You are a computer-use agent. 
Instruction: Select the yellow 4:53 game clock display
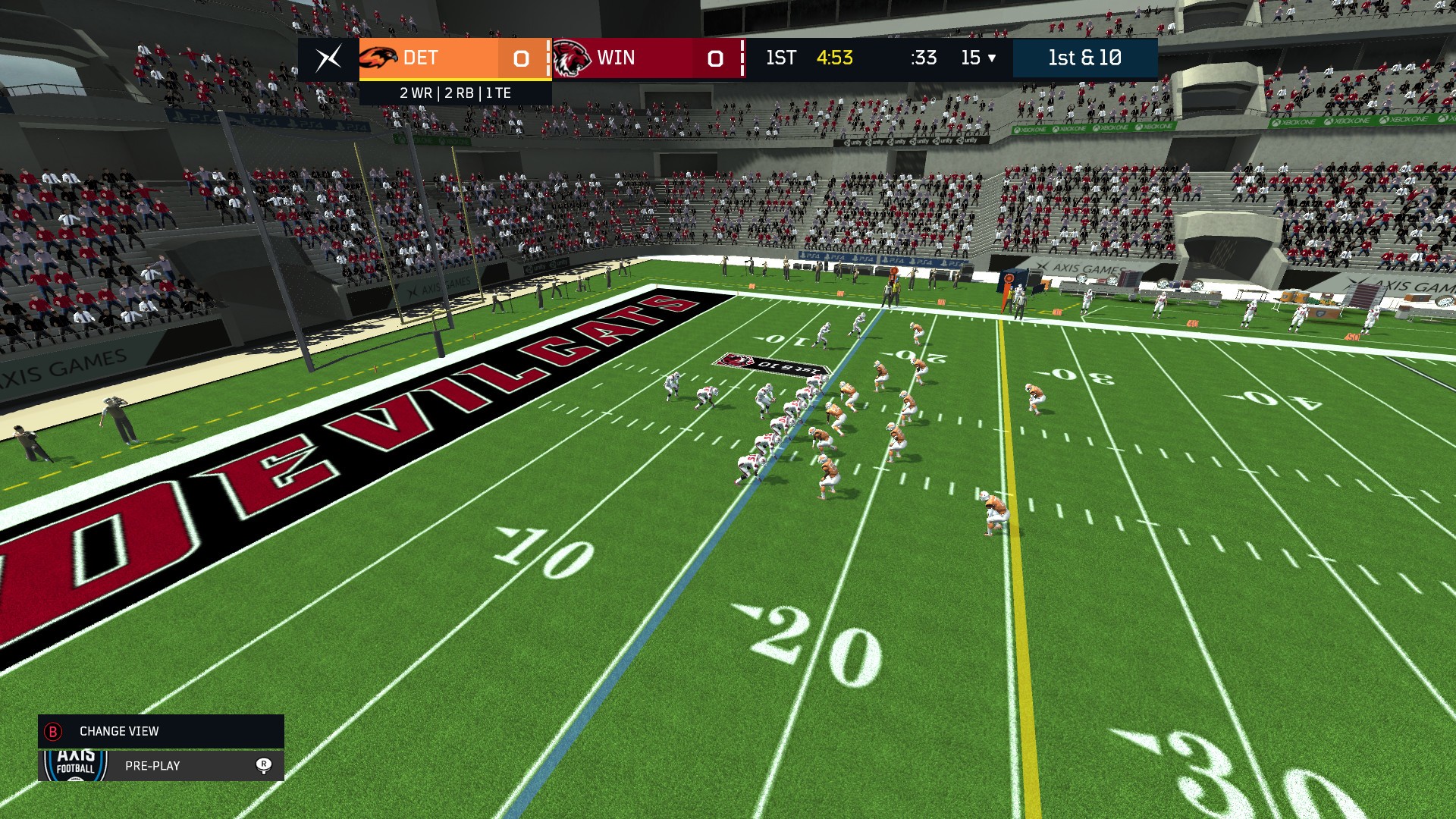coord(834,58)
